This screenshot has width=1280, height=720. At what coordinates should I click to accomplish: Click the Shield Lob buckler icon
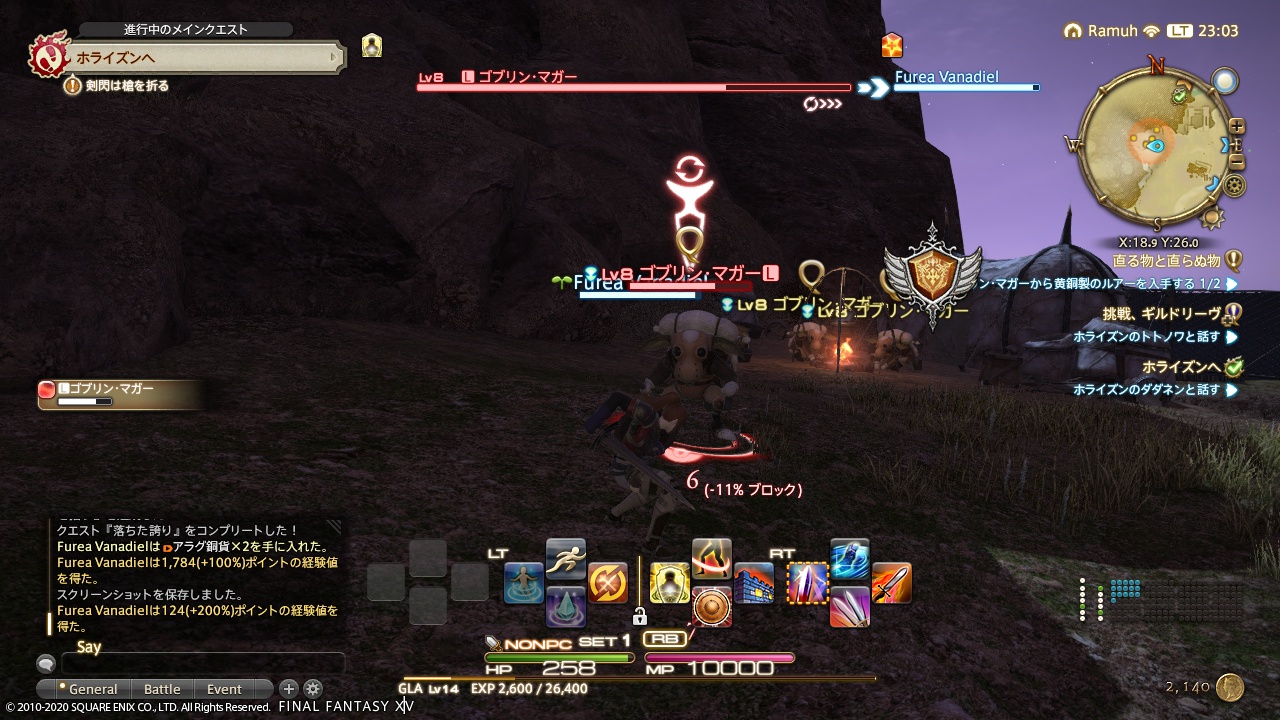pyautogui.click(x=712, y=608)
